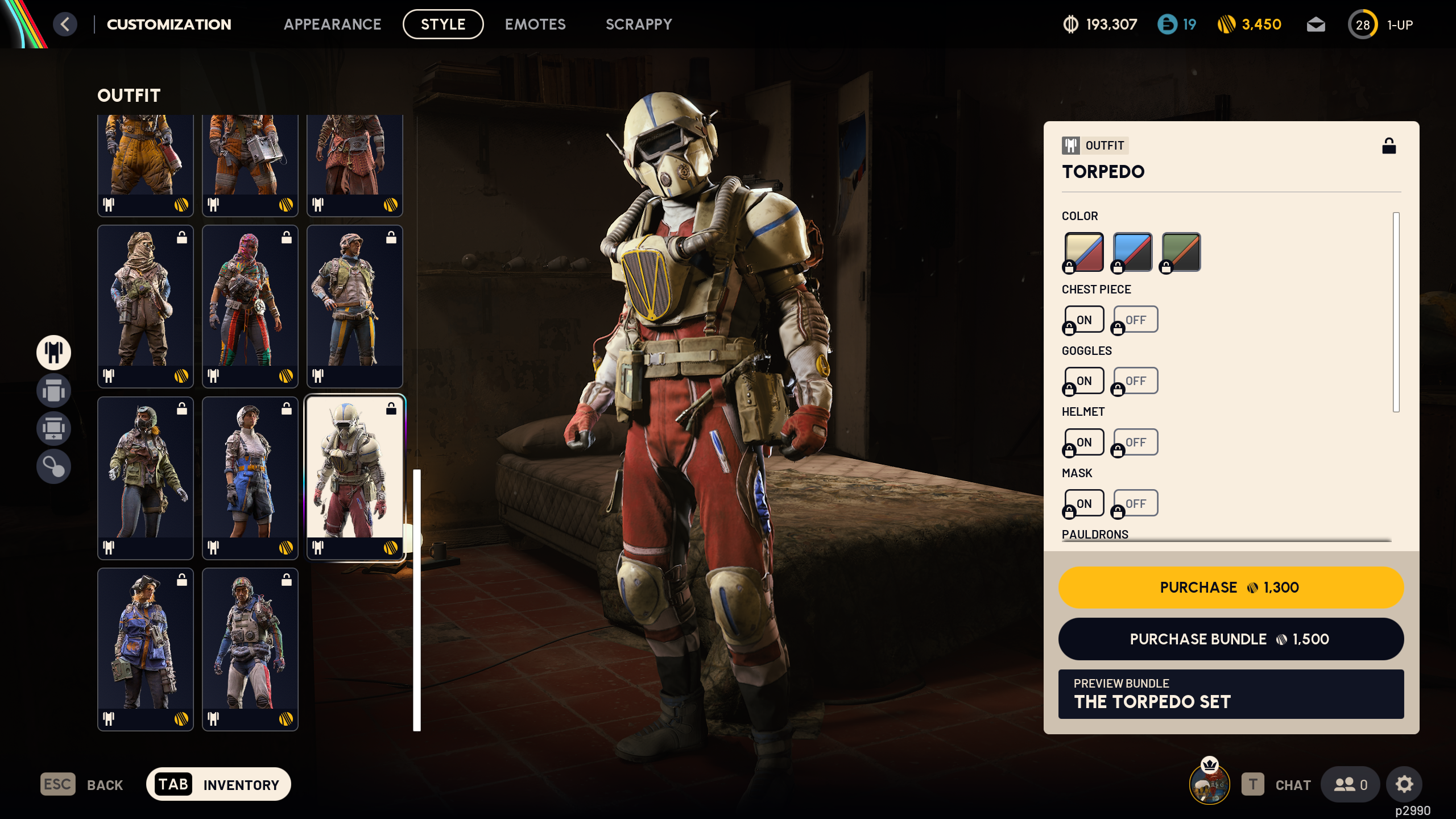Open the mailbox envelope icon at top right
The width and height of the screenshot is (1456, 819).
point(1317,24)
